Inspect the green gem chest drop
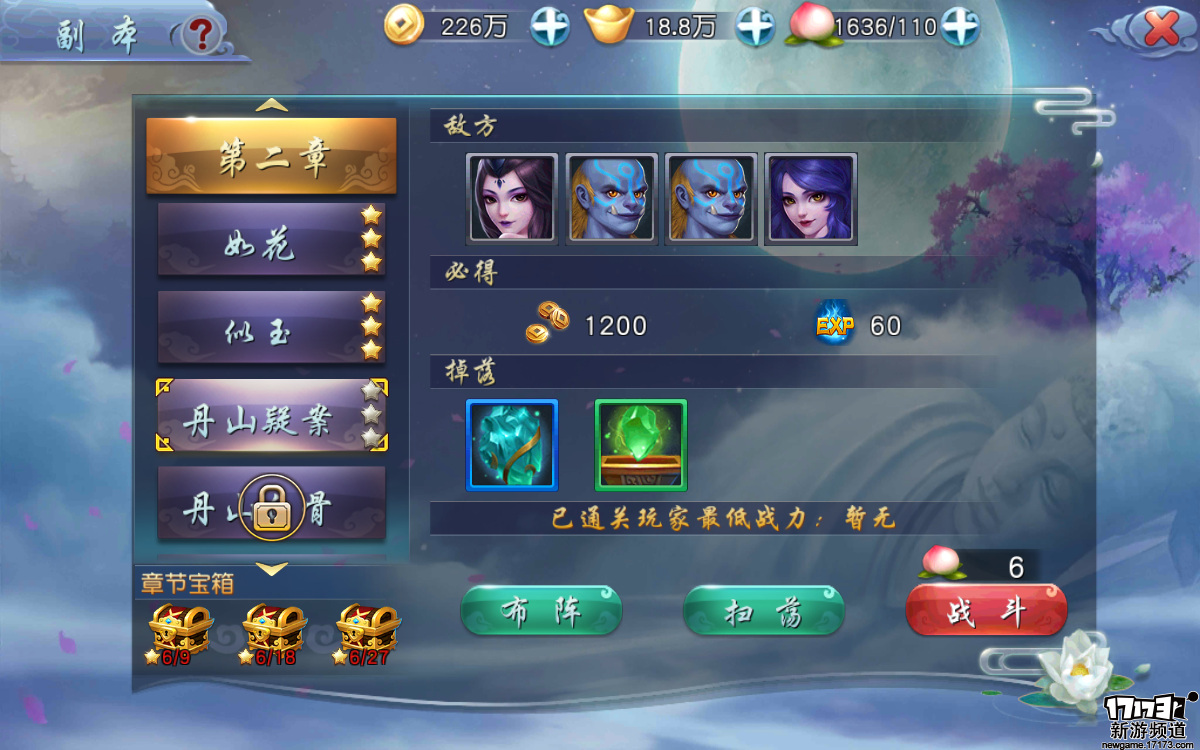1200x750 pixels. coord(640,445)
